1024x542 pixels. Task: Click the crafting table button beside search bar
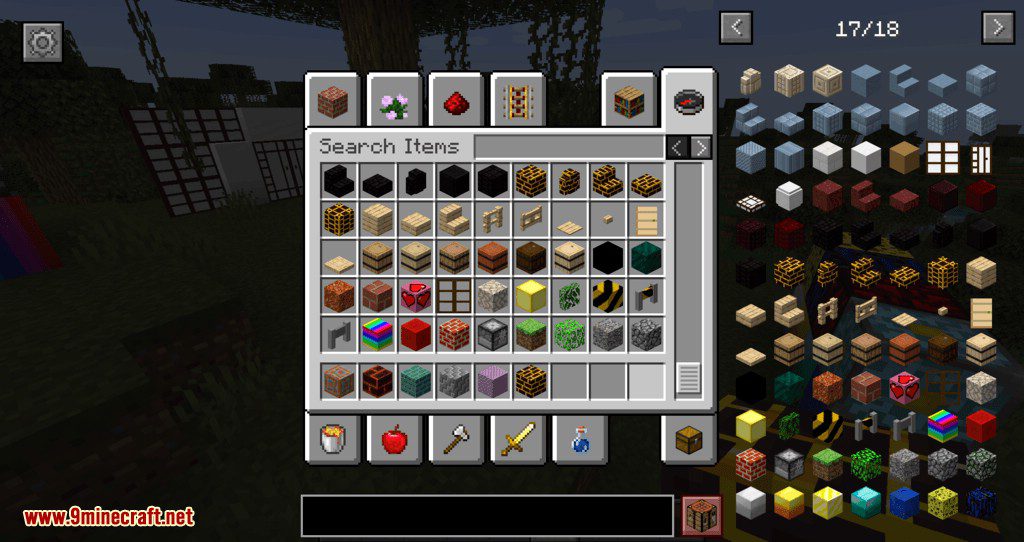pyautogui.click(x=702, y=515)
